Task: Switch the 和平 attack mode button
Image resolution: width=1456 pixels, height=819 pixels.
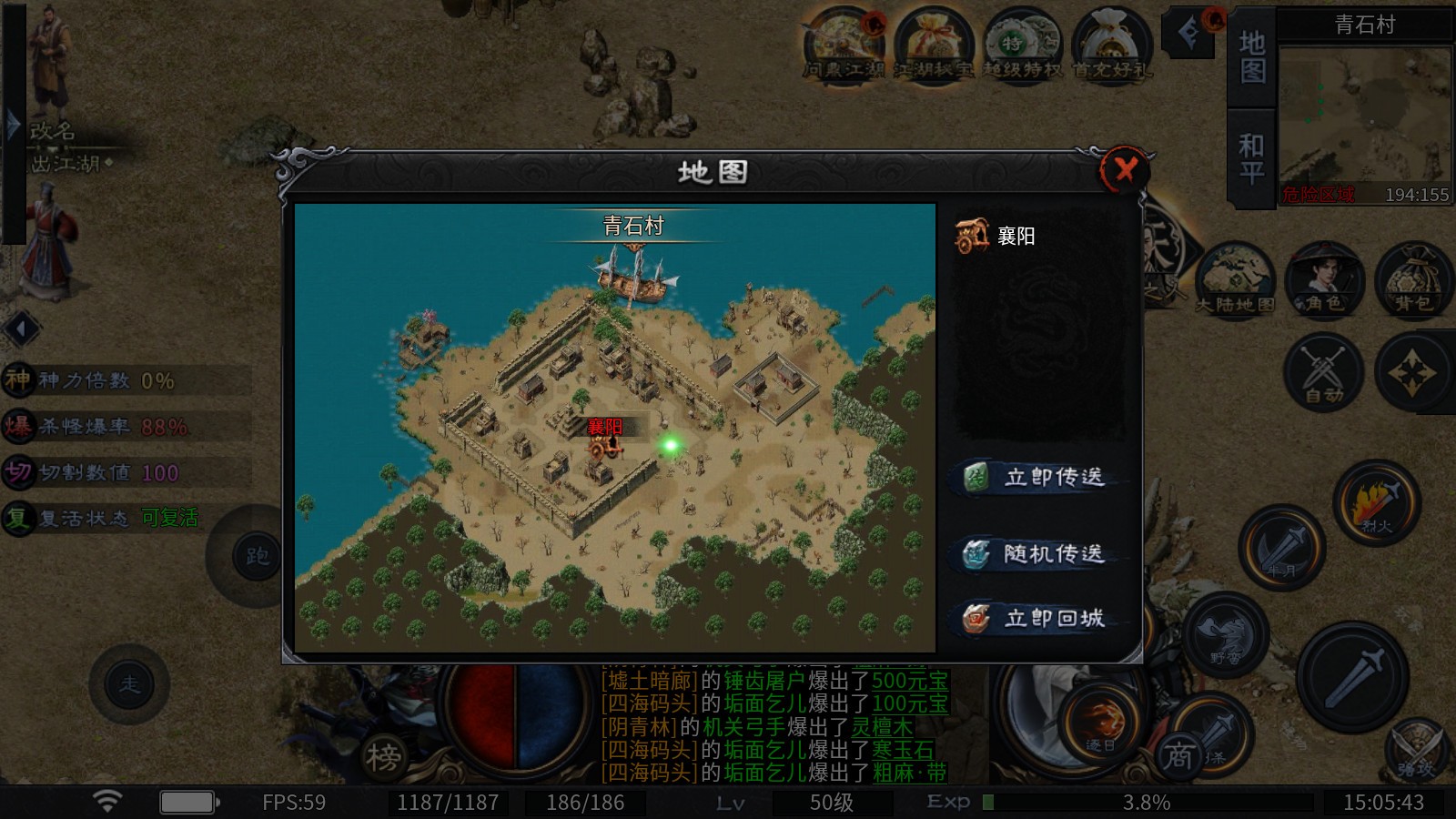Action: point(1252,158)
